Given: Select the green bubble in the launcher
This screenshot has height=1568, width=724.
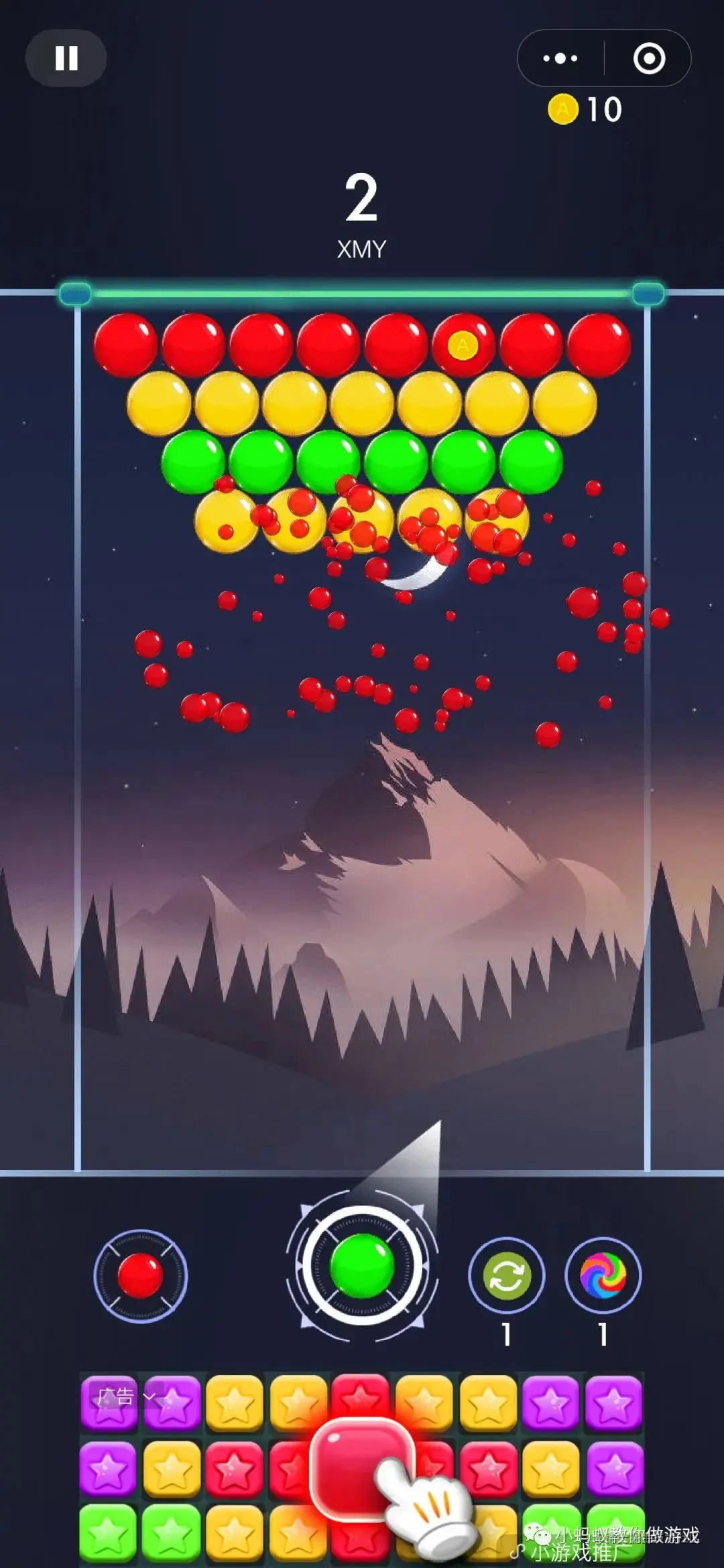Looking at the screenshot, I should pos(362,1265).
